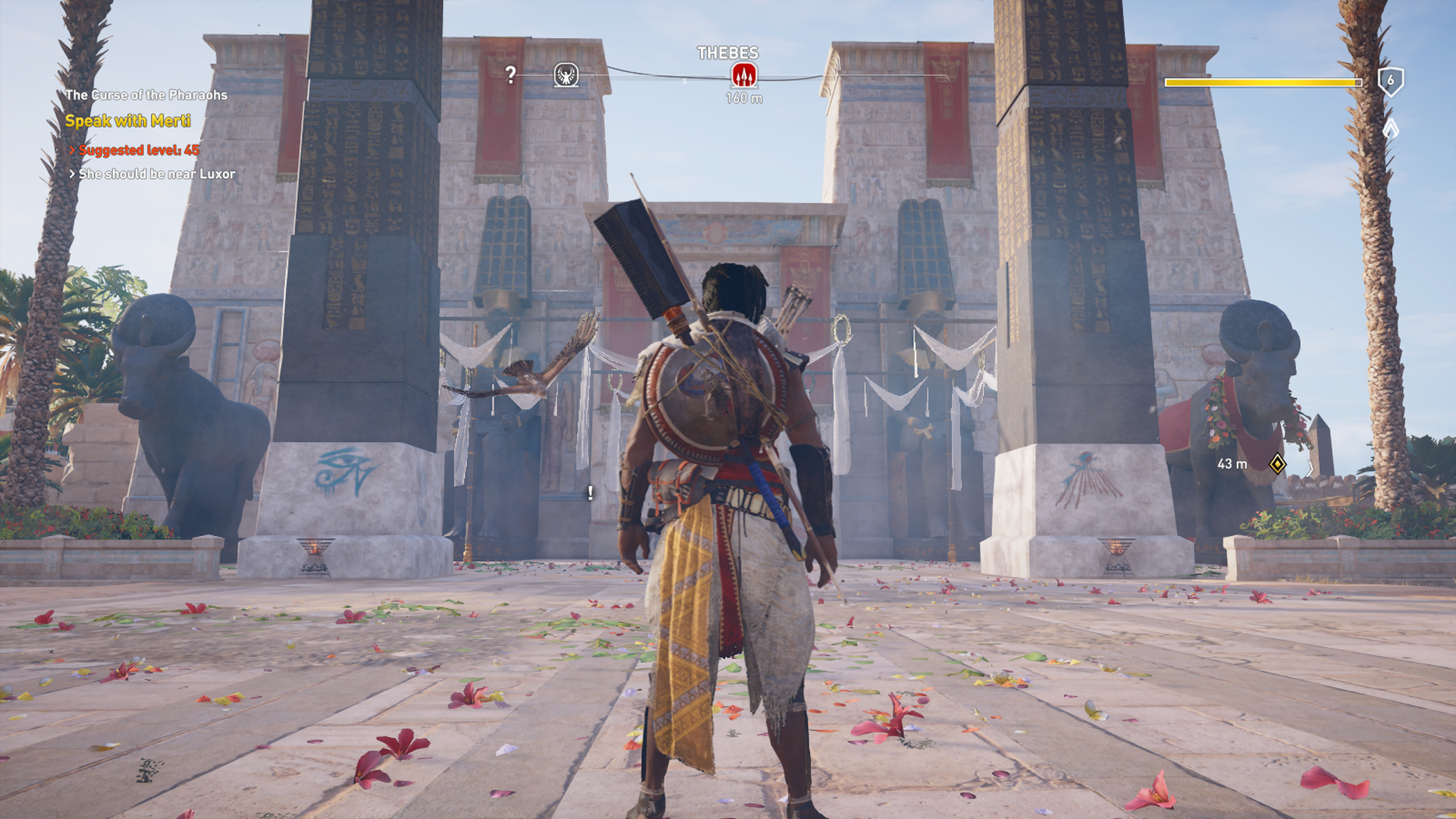
Task: Open the level 6 shield badge
Action: tap(1390, 80)
